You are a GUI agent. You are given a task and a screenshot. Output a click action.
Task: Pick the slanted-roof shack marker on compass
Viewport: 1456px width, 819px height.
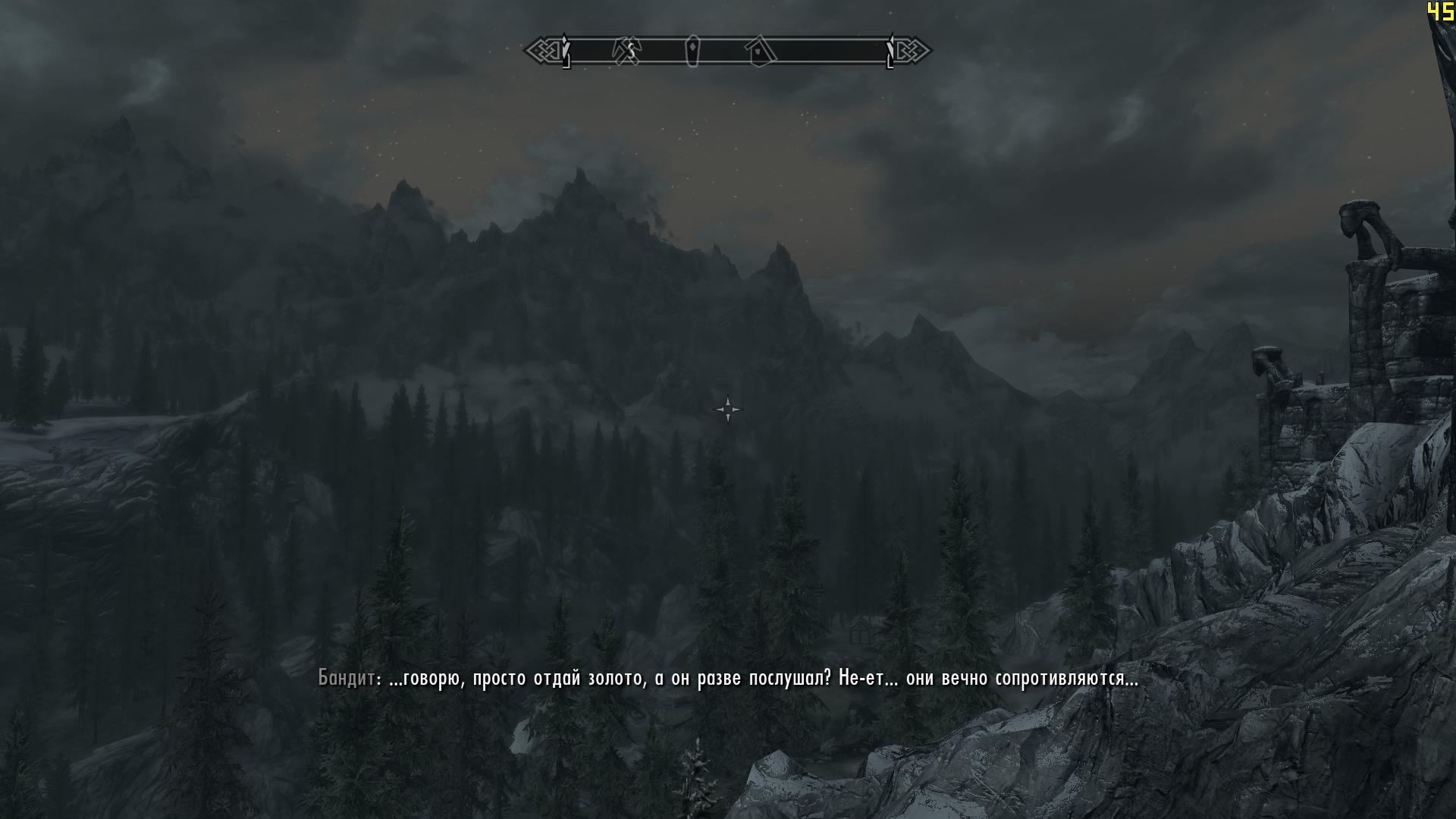760,52
